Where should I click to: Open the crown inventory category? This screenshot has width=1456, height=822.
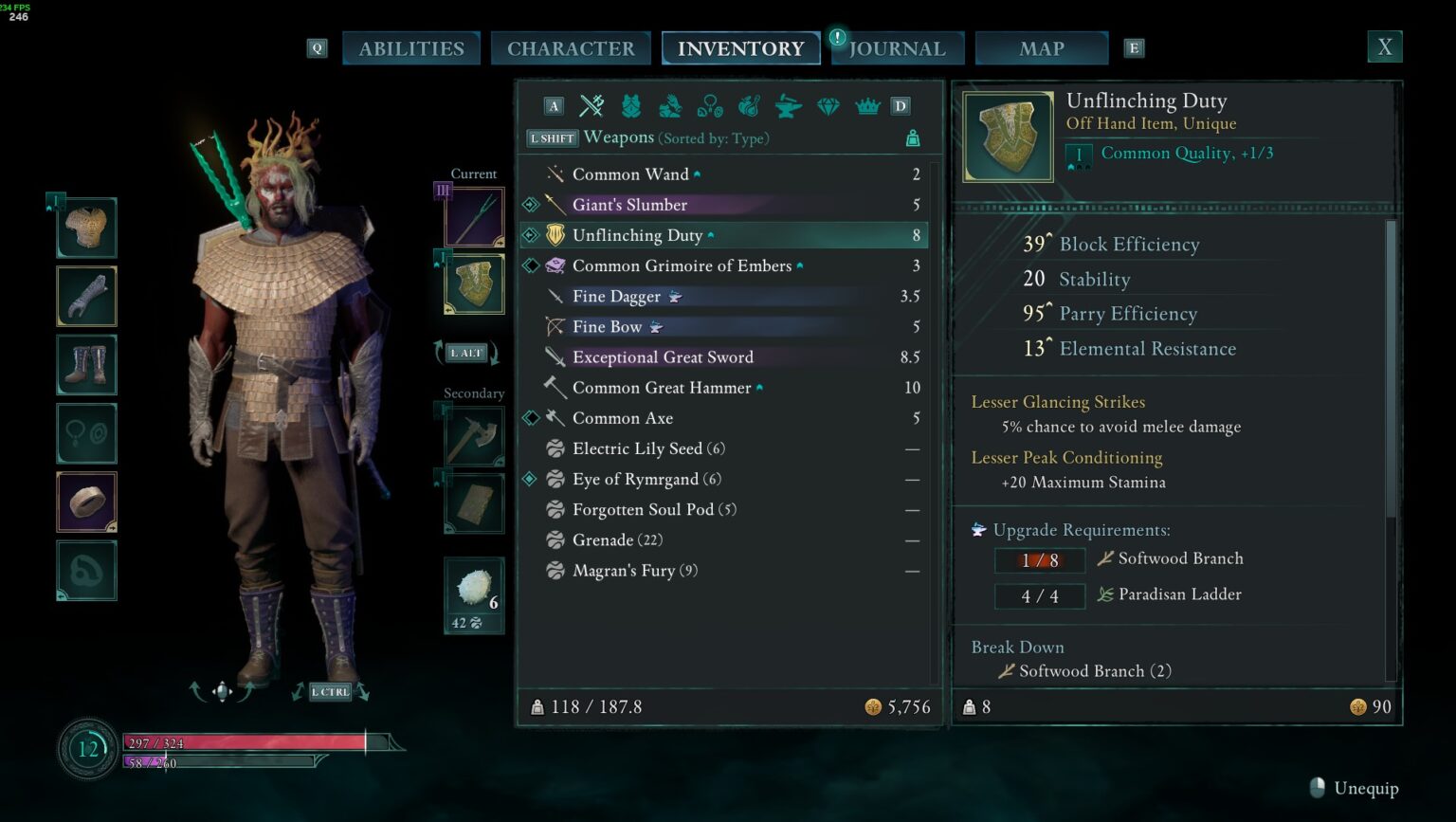click(x=868, y=106)
